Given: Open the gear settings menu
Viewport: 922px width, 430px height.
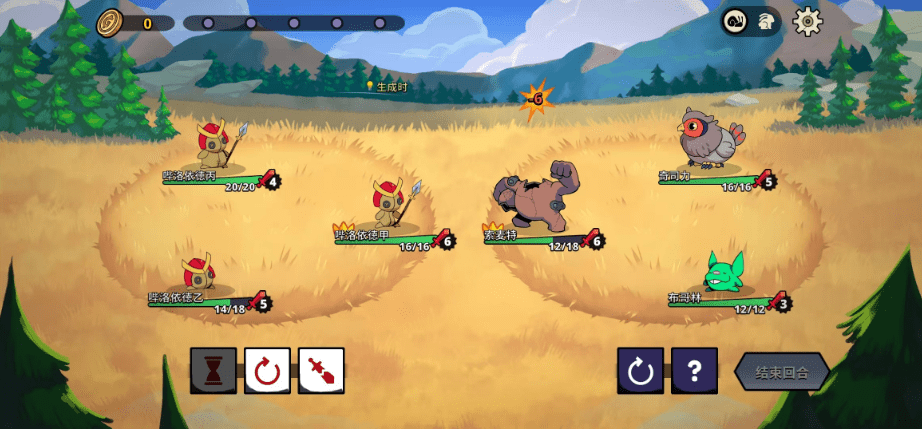Looking at the screenshot, I should (807, 21).
